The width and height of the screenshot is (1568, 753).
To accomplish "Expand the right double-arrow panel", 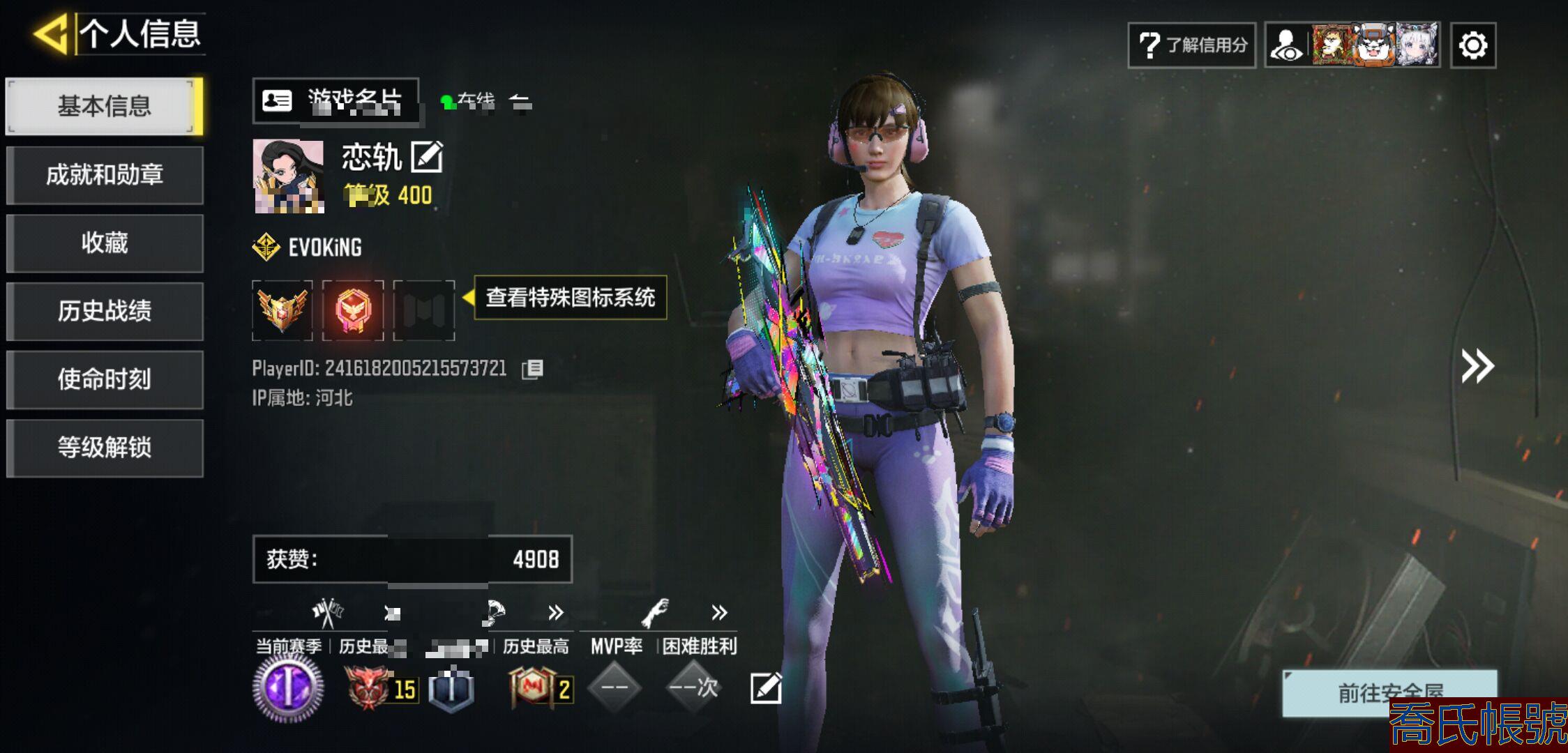I will 1477,366.
